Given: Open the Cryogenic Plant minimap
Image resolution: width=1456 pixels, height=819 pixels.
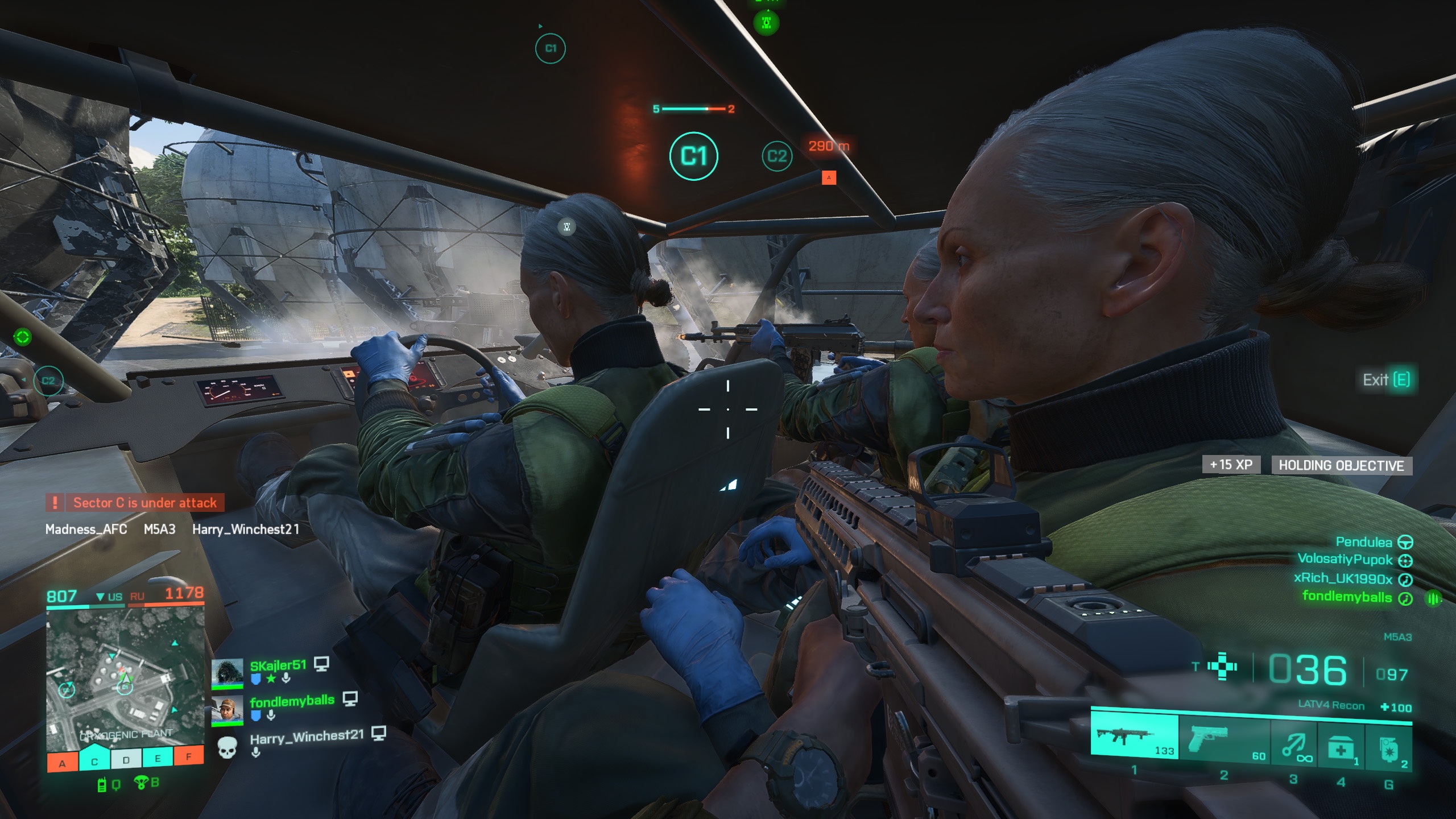Looking at the screenshot, I should (125, 676).
